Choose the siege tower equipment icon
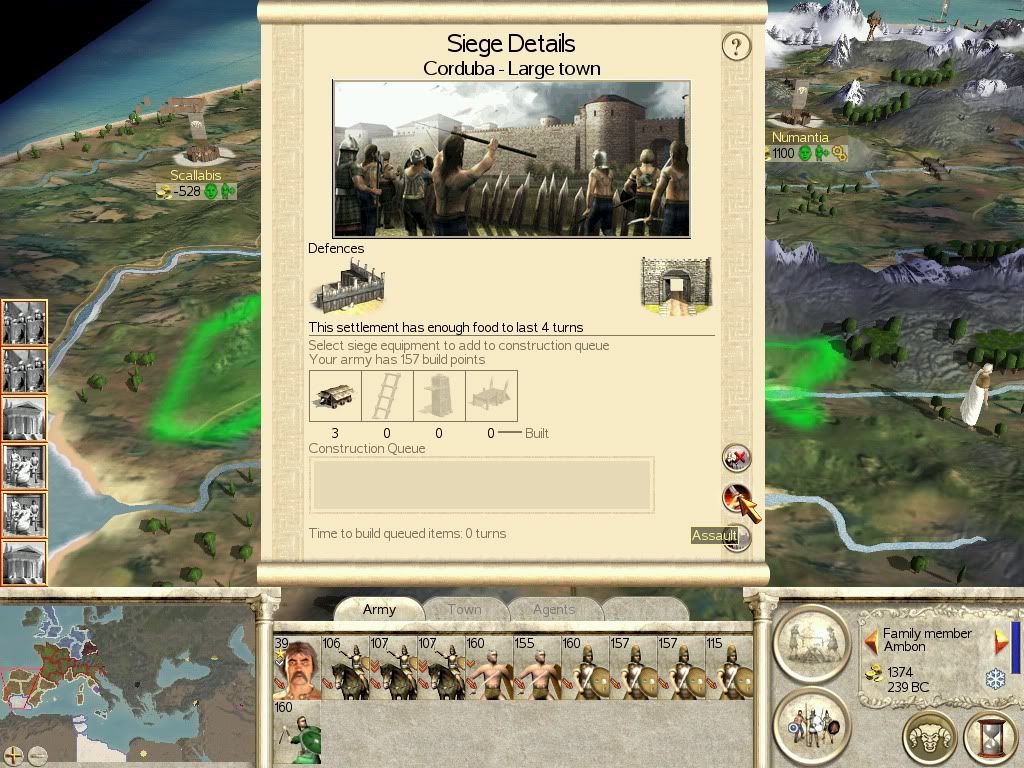This screenshot has width=1024, height=768. point(439,396)
